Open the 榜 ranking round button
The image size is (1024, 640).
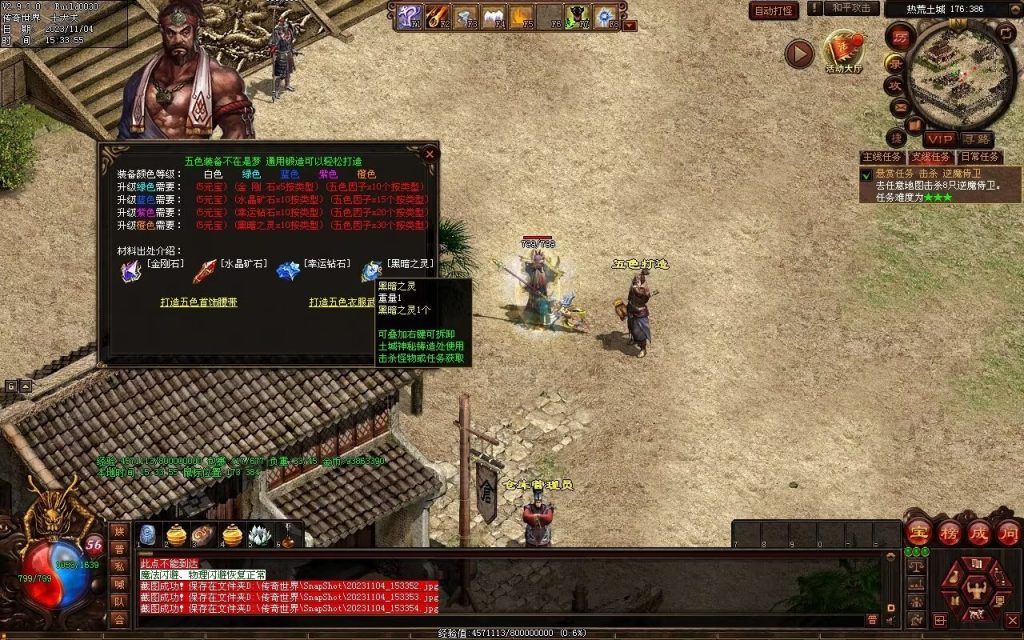(x=949, y=533)
